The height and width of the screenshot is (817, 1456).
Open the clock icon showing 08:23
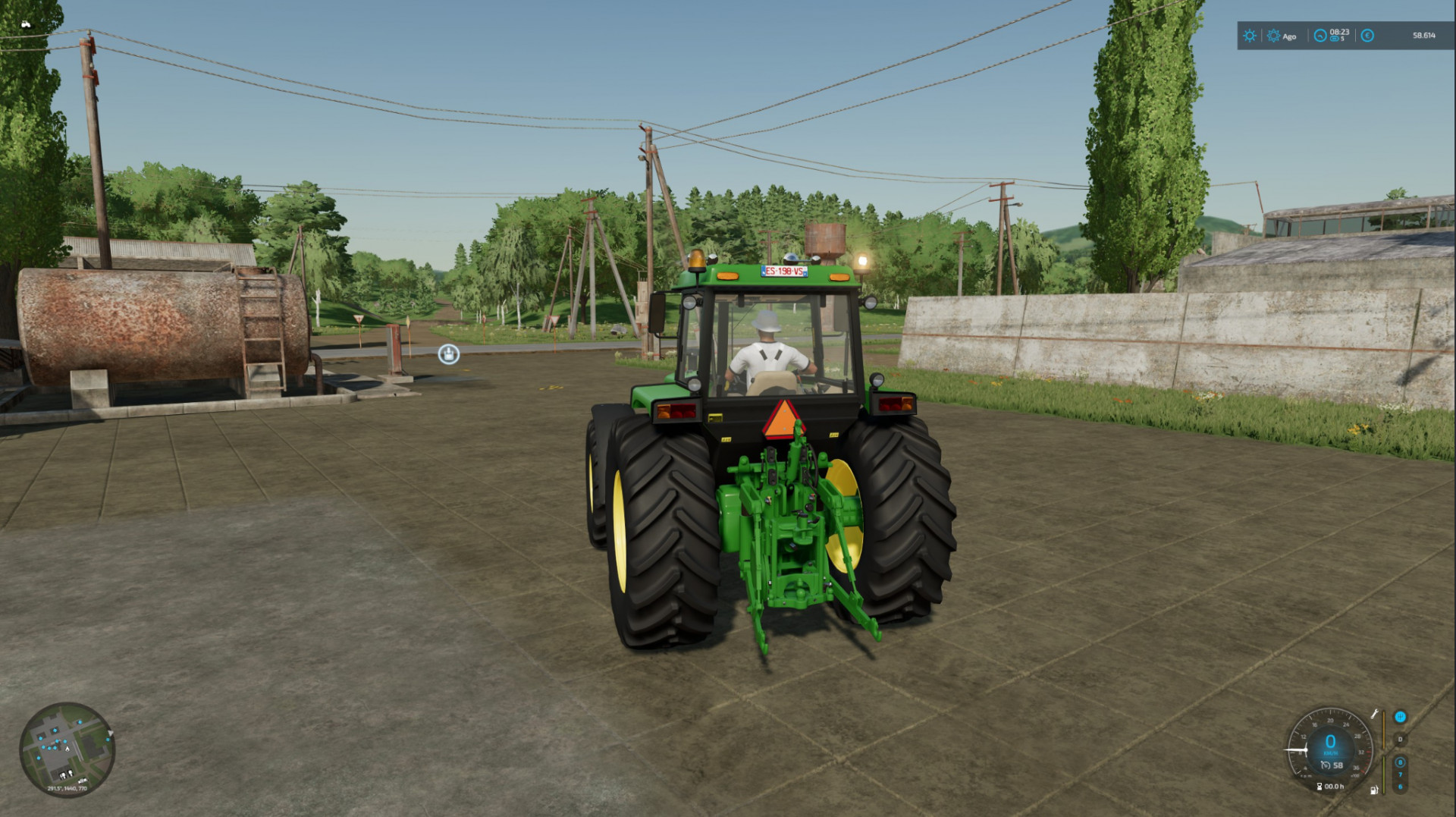coord(1320,36)
